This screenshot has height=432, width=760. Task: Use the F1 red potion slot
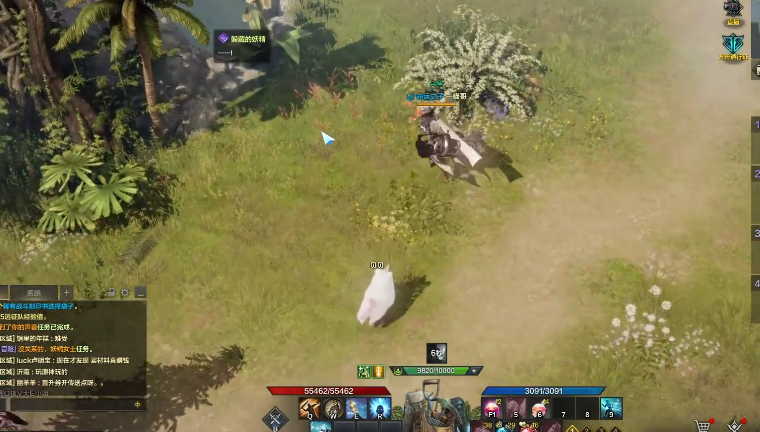point(492,408)
